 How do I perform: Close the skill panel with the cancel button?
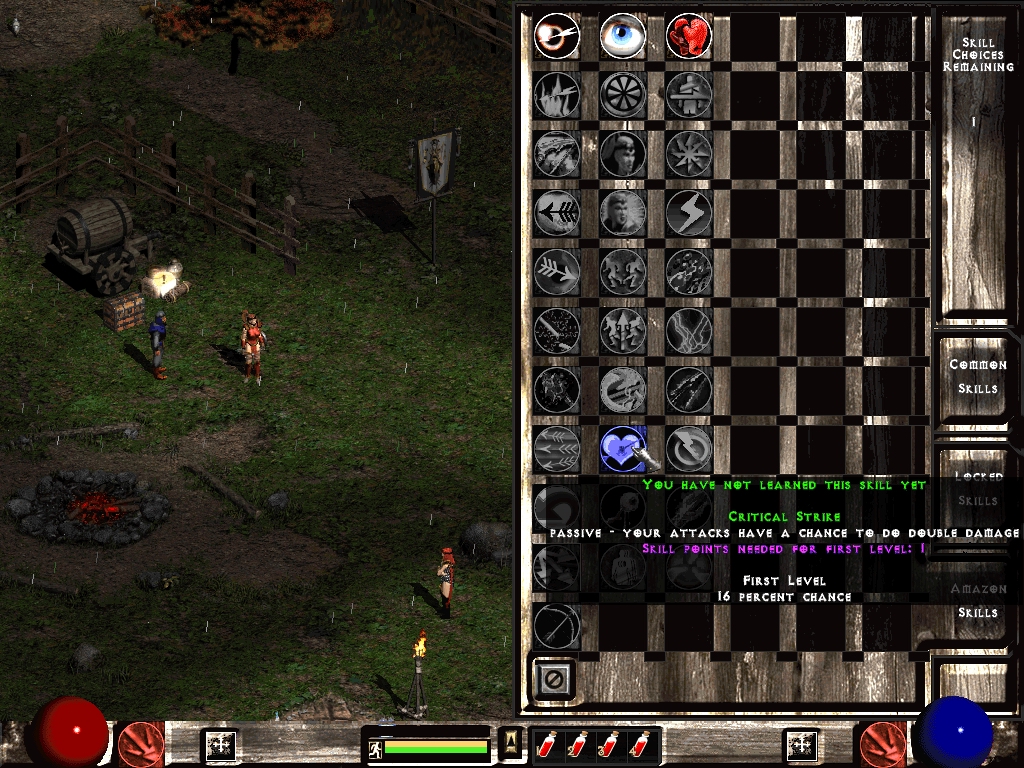[x=554, y=680]
